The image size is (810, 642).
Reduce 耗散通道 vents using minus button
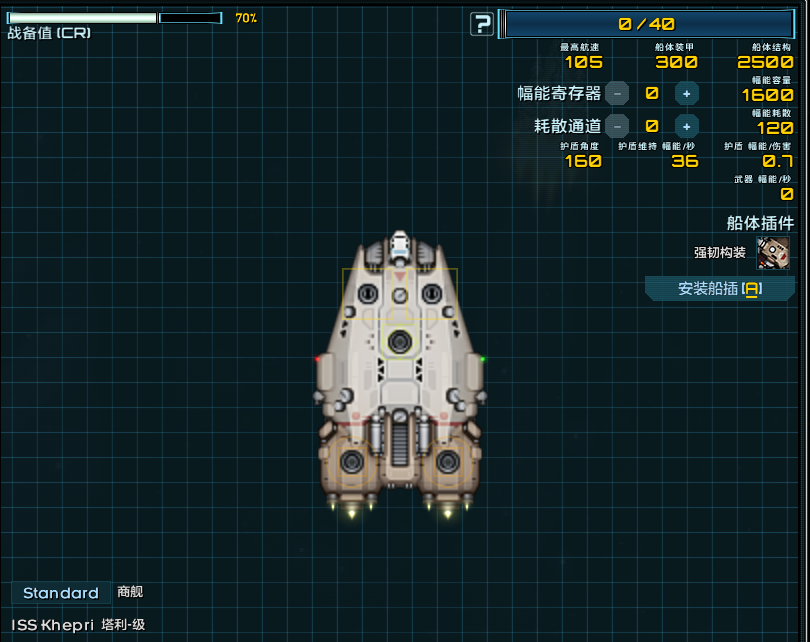point(617,126)
